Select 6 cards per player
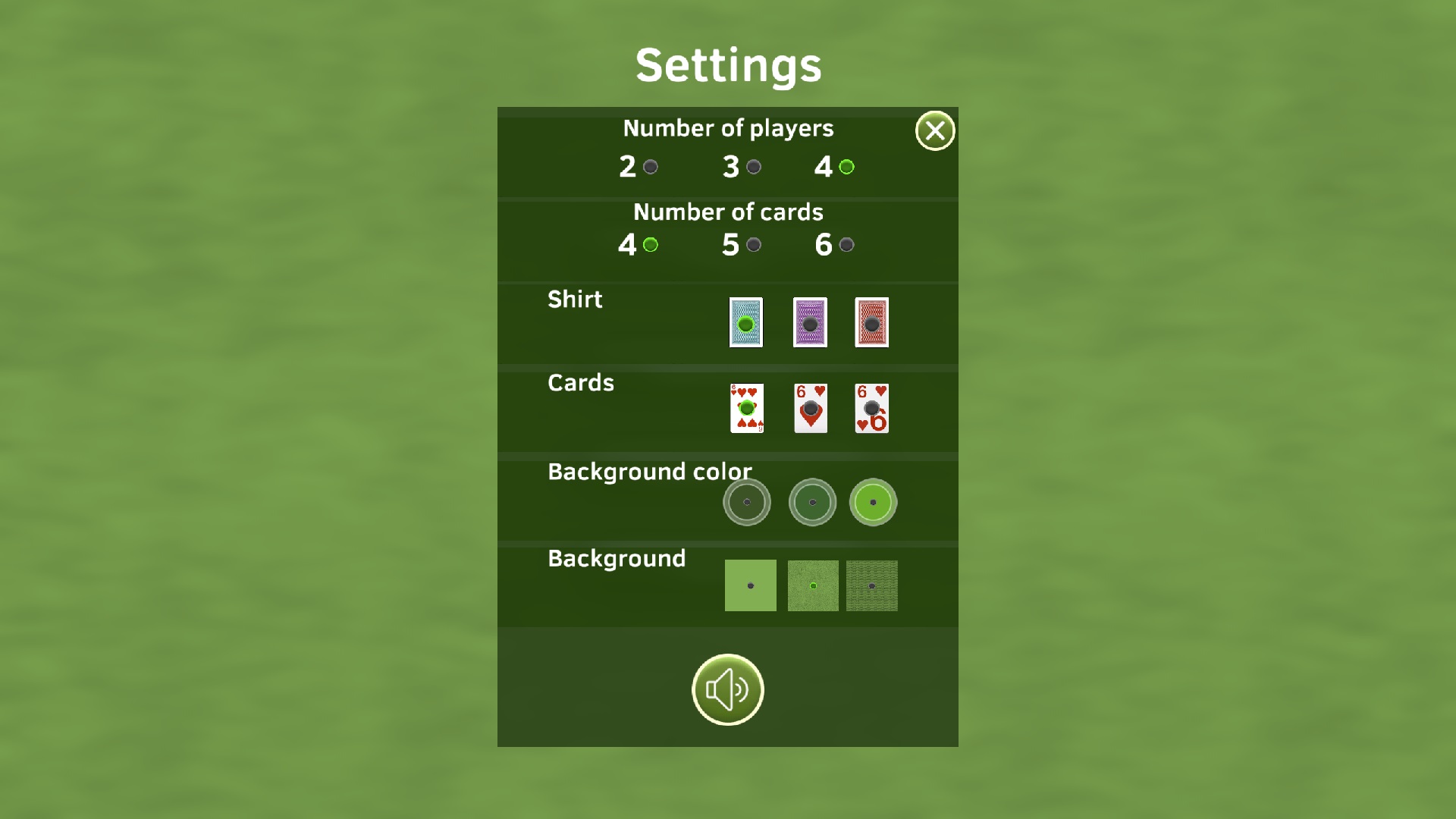This screenshot has width=1456, height=819. (847, 244)
